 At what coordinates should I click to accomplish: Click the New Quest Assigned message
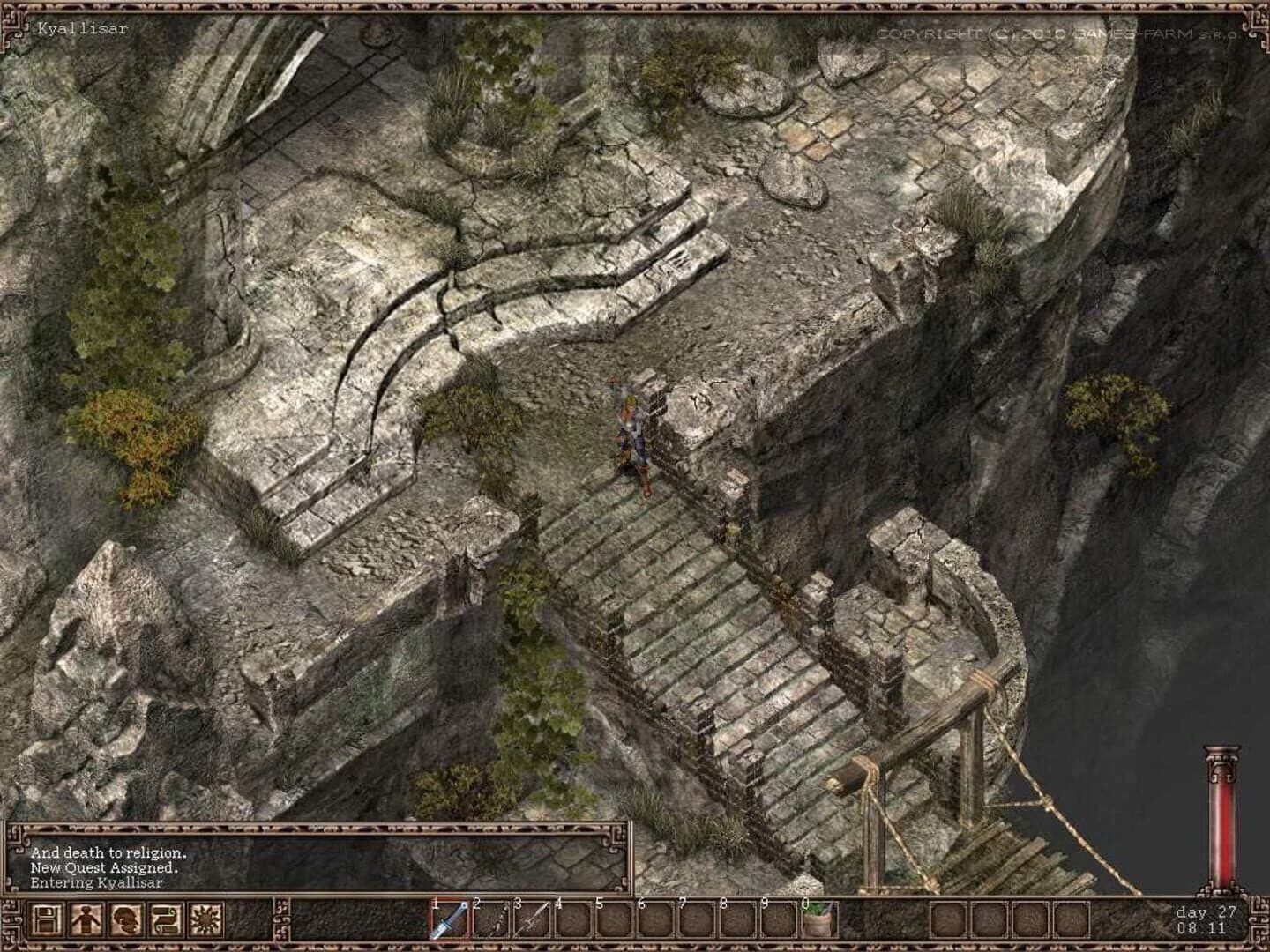tap(104, 868)
